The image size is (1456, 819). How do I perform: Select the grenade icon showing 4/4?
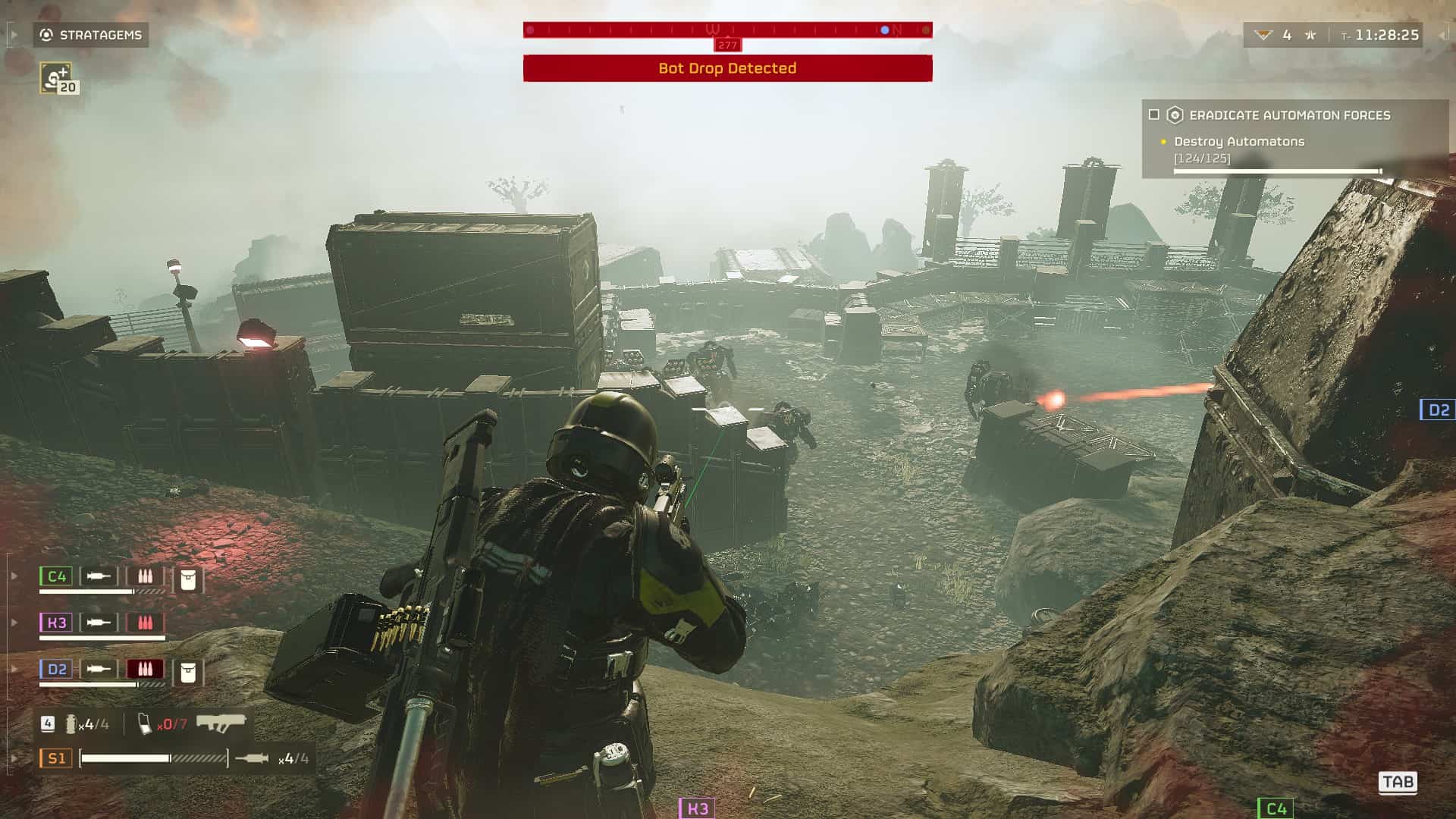point(71,724)
